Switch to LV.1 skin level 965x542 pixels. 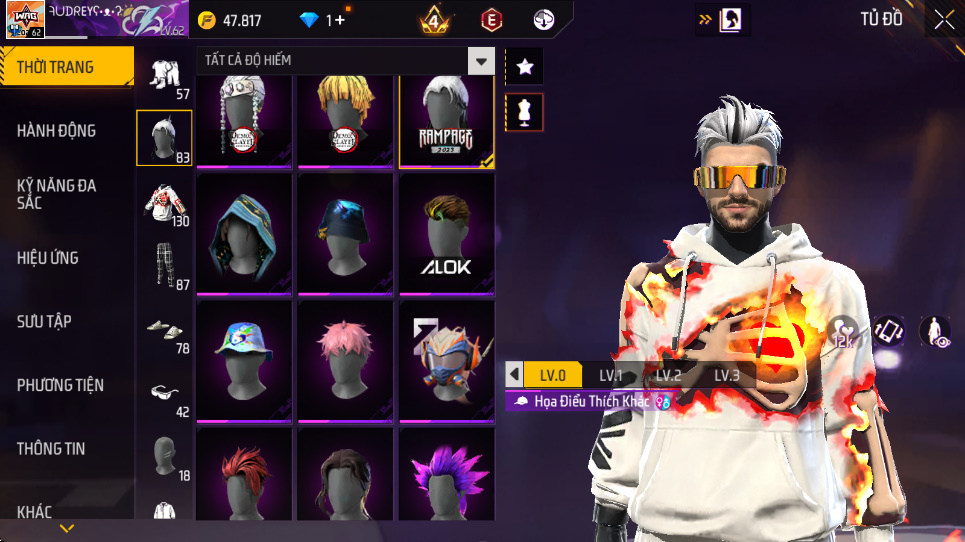coord(611,376)
